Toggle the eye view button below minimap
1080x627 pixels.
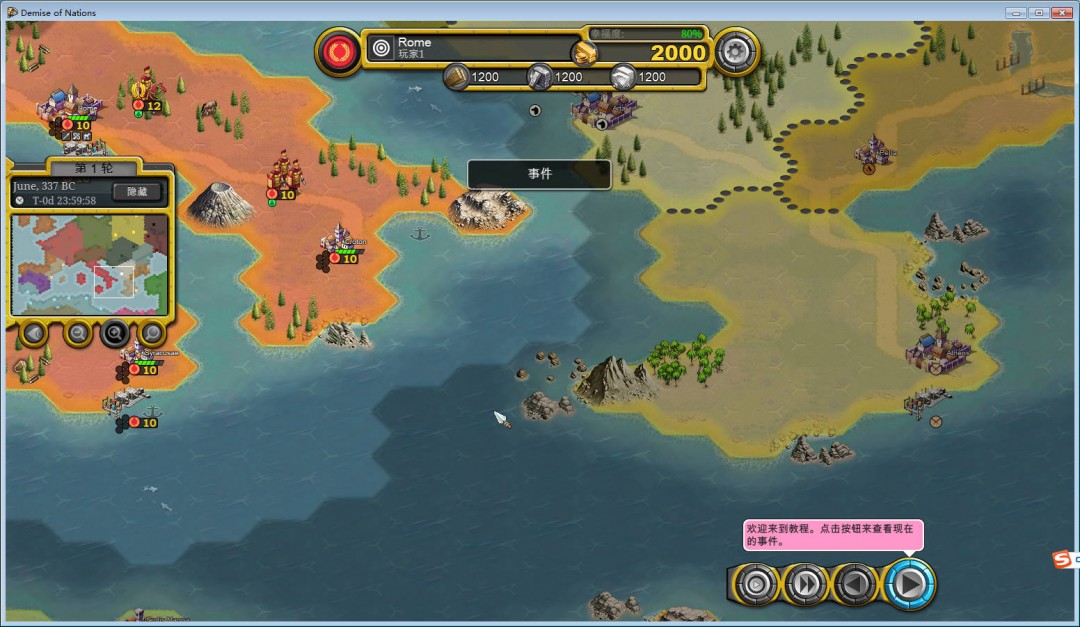33,333
